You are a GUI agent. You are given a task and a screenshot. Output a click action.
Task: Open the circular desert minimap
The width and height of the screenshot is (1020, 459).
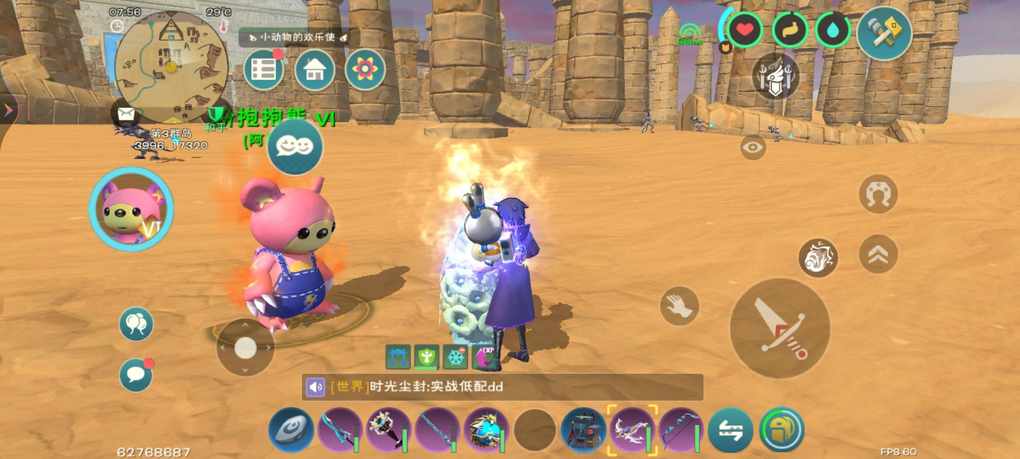tap(172, 62)
